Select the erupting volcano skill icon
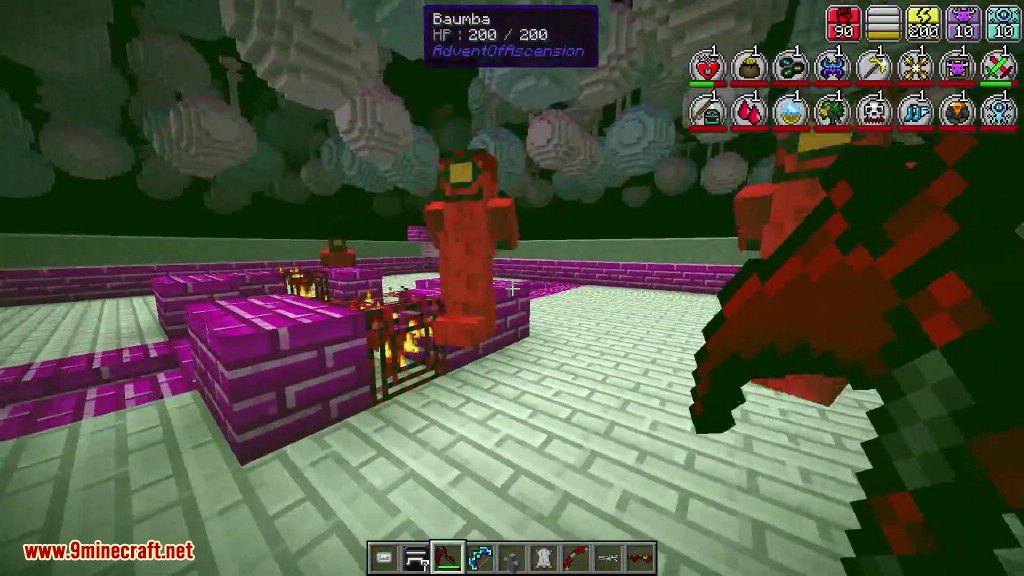1024x576 pixels. (x=956, y=109)
